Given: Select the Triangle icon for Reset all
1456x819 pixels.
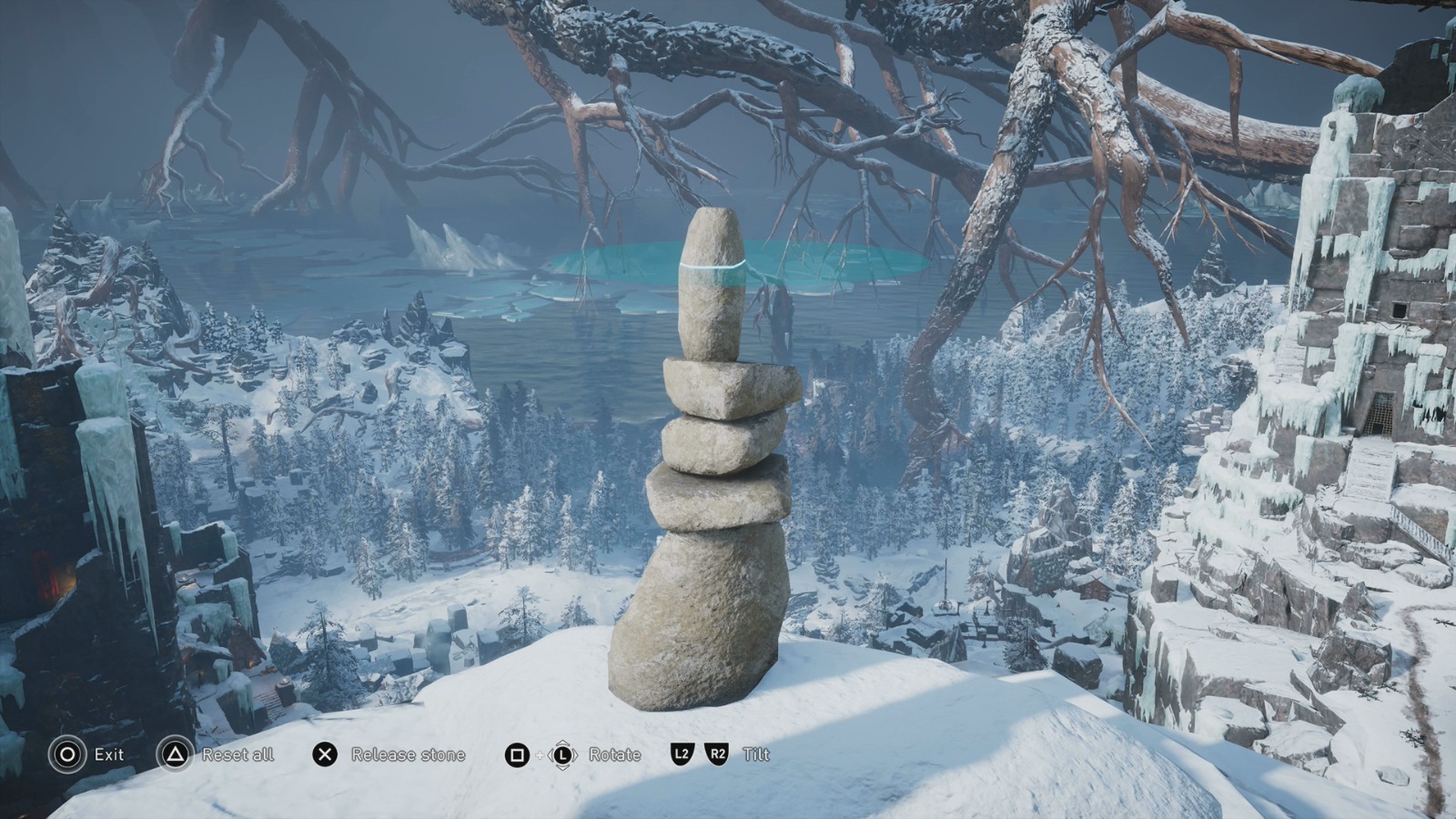Looking at the screenshot, I should point(173,754).
